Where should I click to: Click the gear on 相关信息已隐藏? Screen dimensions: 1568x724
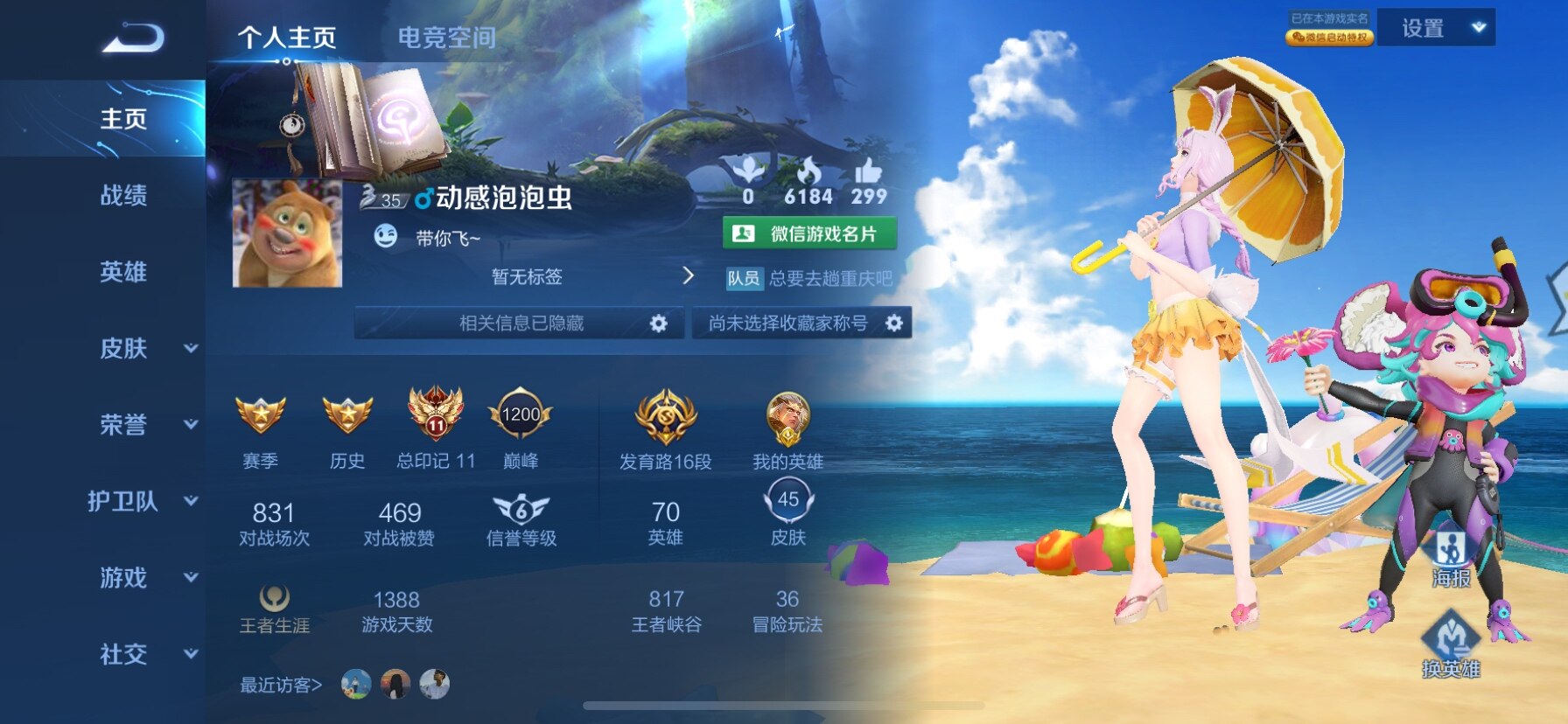click(658, 324)
